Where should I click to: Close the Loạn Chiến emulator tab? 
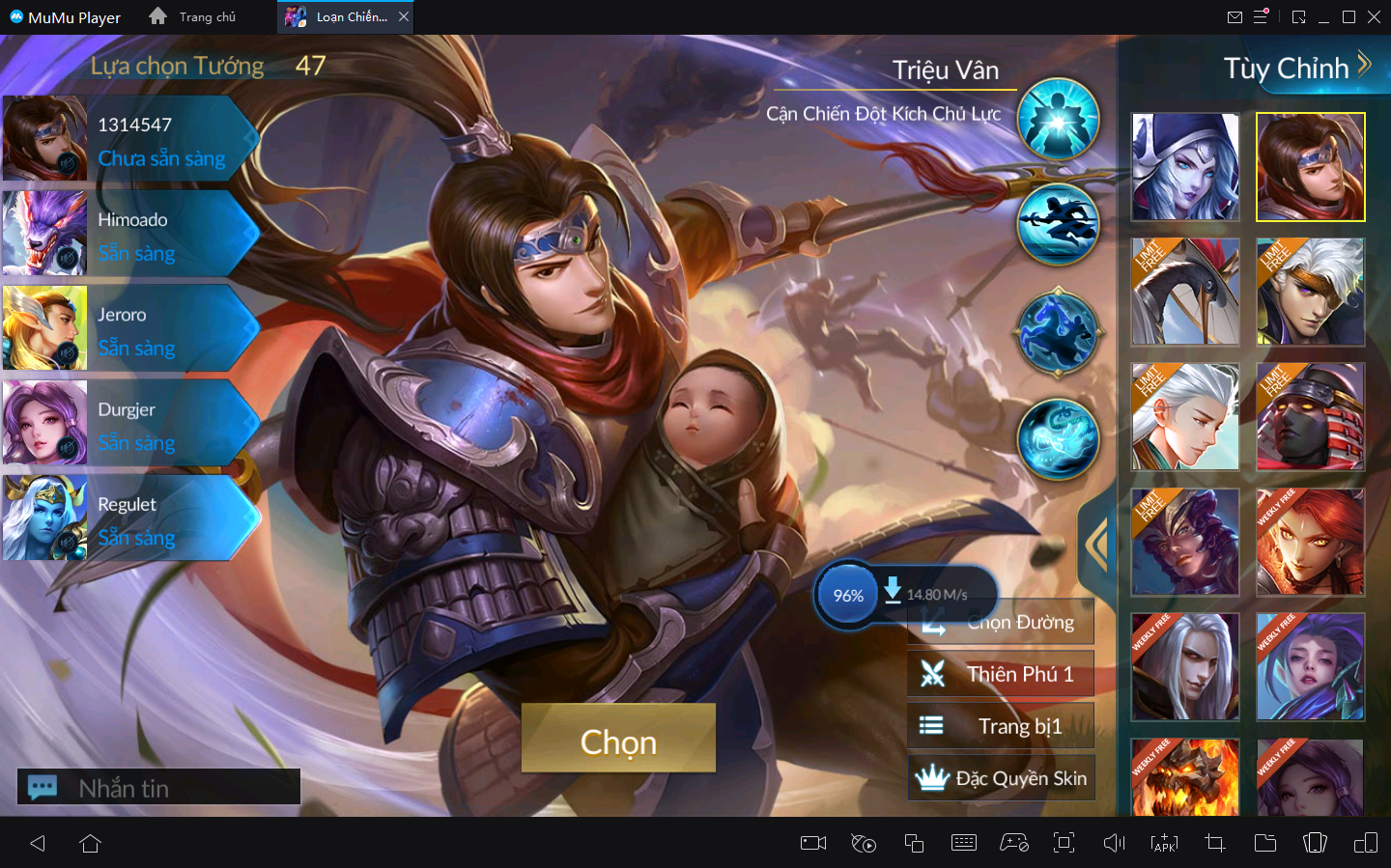coord(404,16)
